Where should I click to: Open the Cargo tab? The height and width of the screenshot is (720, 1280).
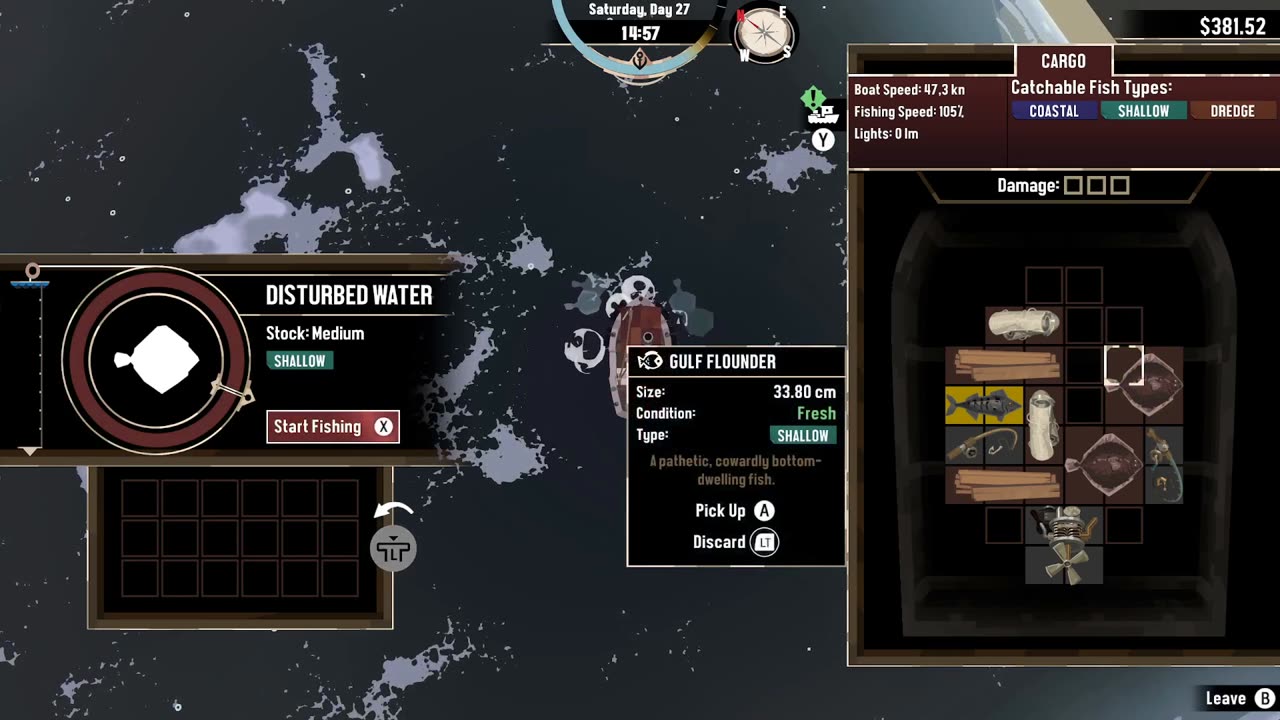1063,62
